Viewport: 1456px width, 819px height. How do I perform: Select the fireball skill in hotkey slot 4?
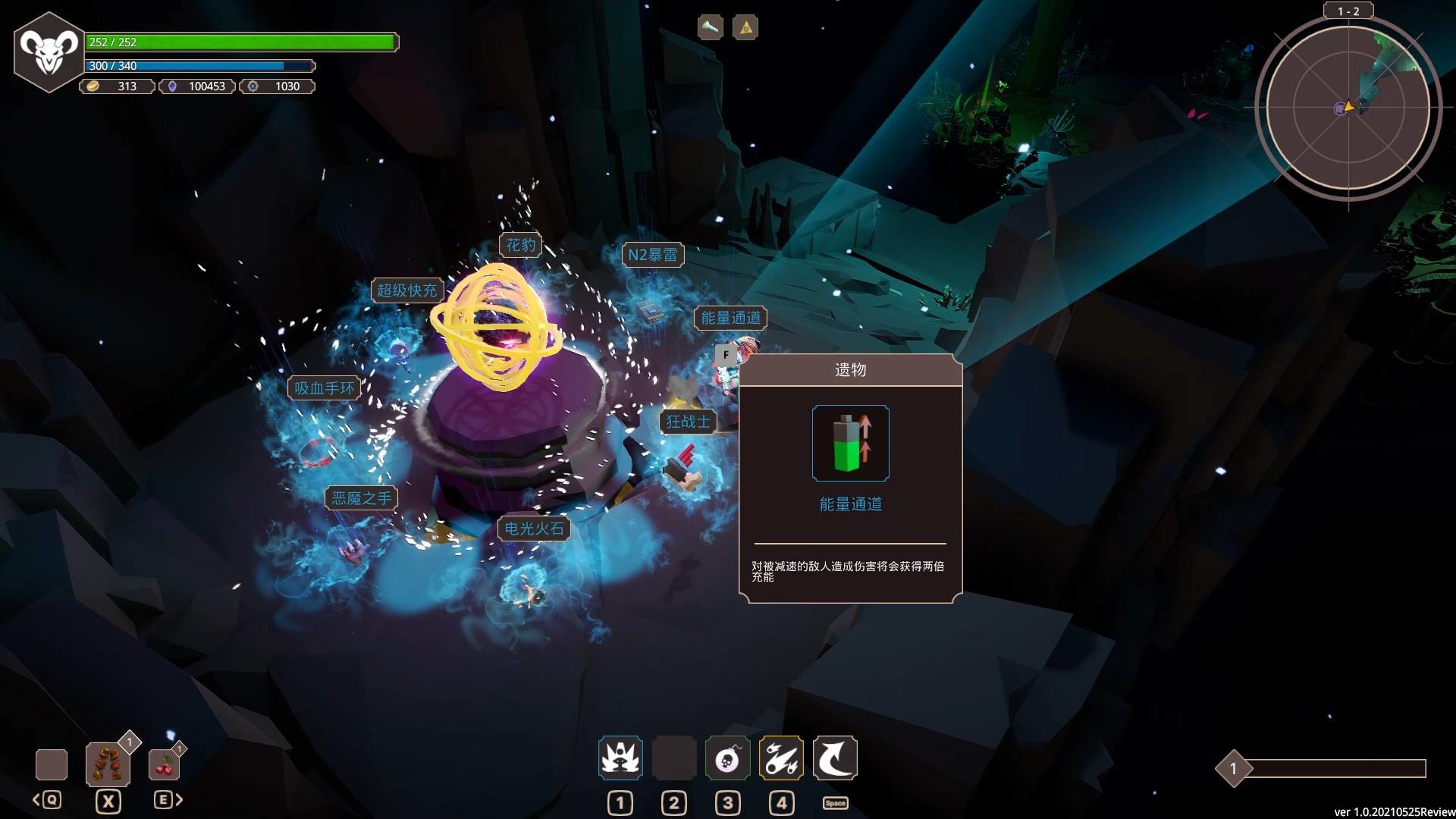[780, 757]
